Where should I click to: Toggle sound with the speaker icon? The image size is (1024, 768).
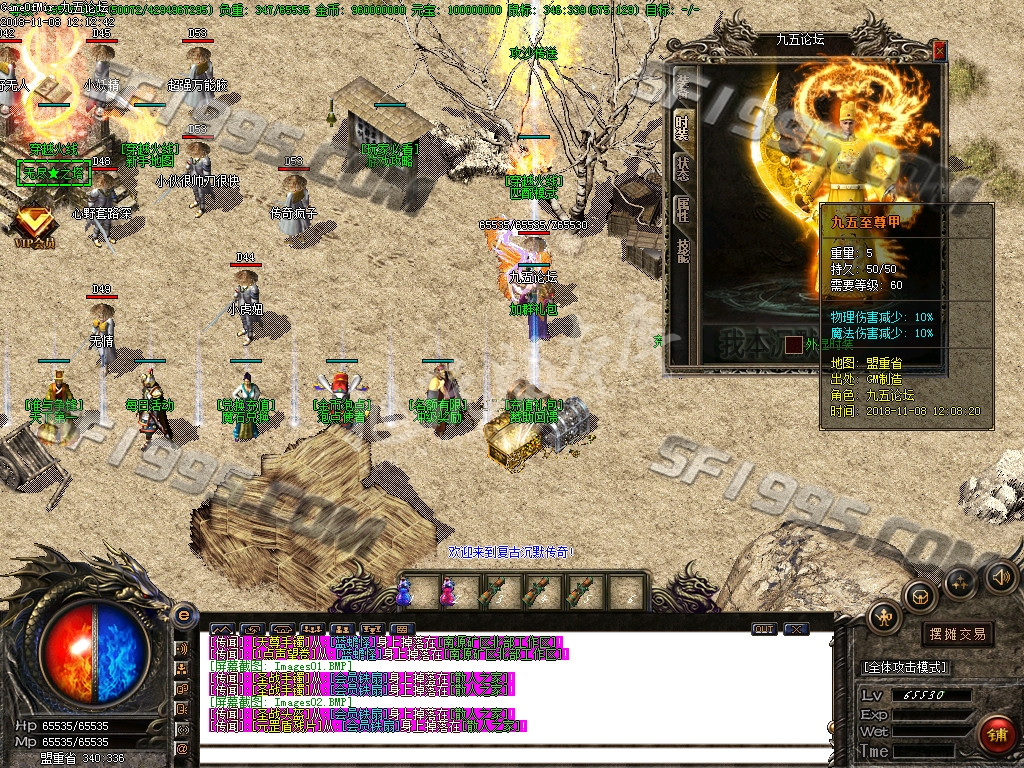tap(1000, 576)
